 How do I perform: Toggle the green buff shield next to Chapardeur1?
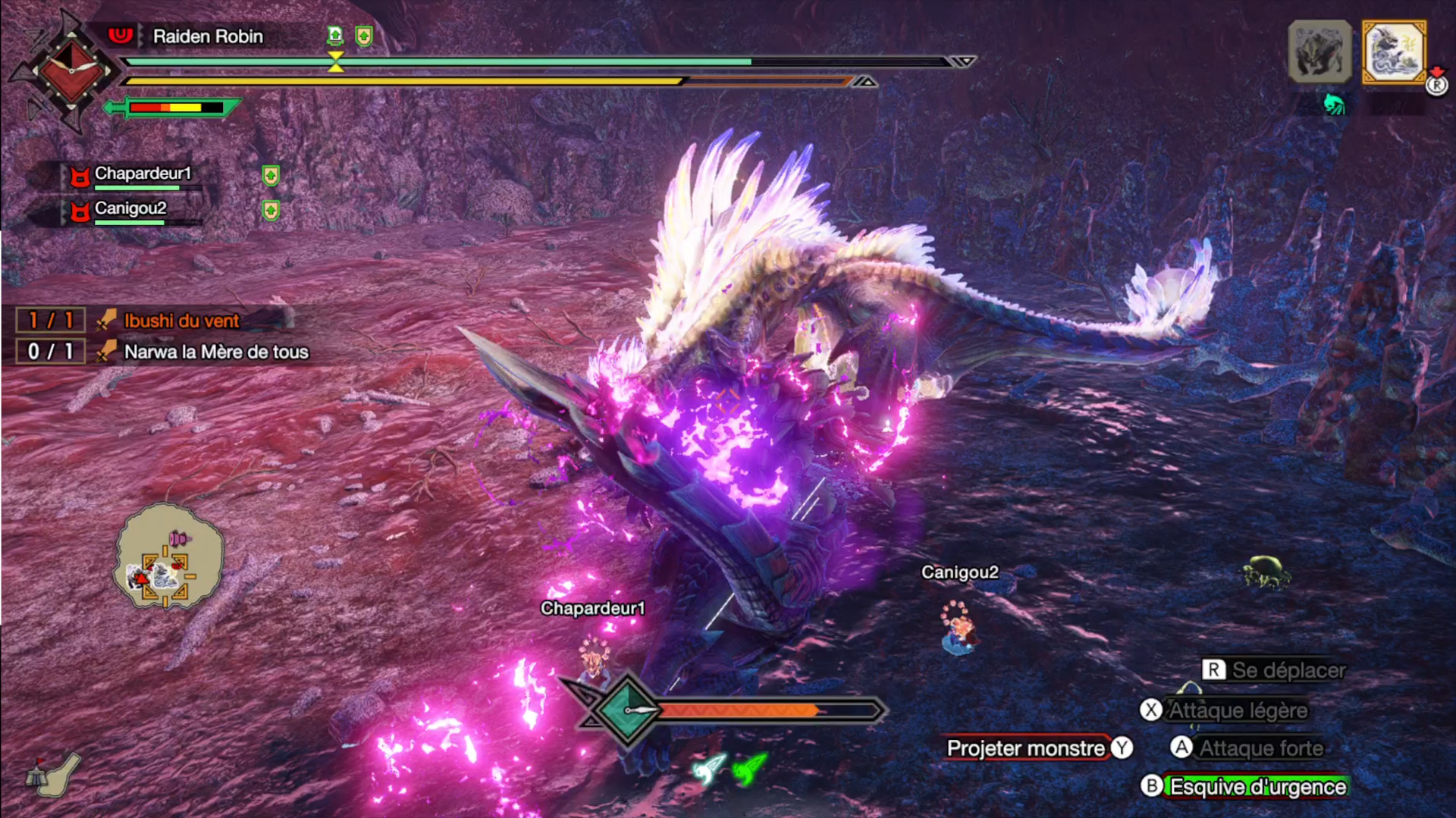tap(270, 175)
